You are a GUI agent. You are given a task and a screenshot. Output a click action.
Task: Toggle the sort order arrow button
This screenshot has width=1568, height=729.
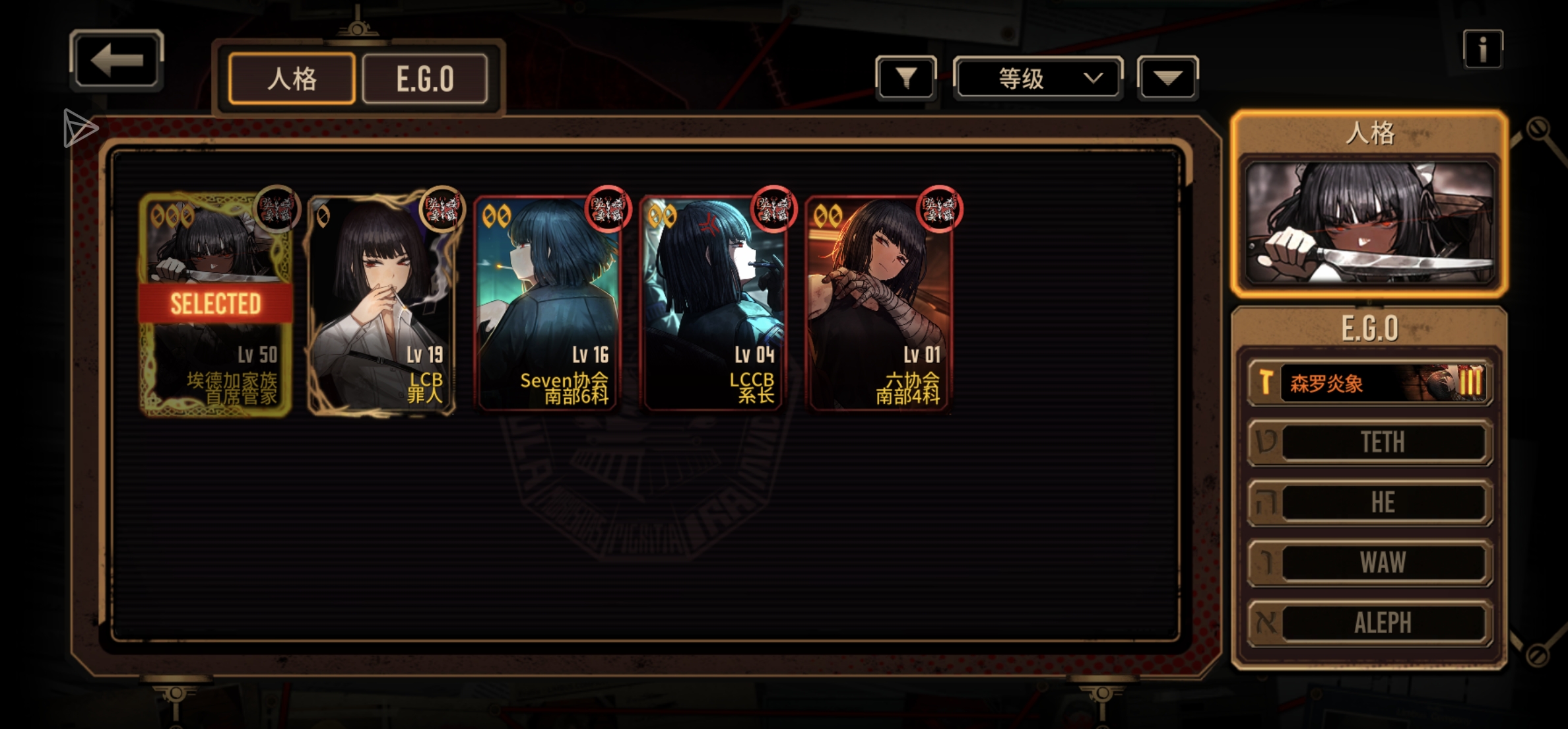pyautogui.click(x=1167, y=79)
